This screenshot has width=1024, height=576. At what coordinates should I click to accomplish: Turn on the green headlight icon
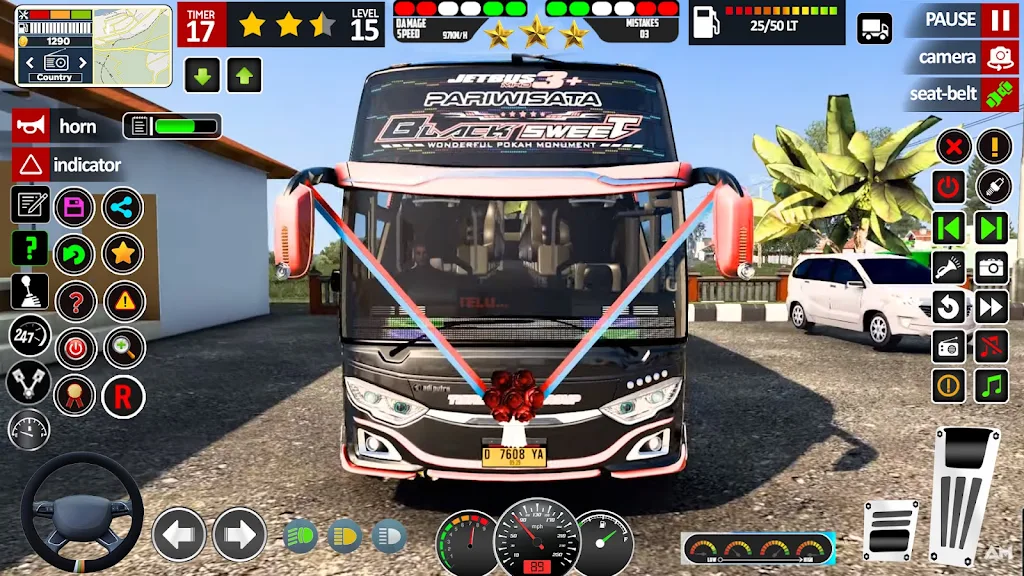[300, 536]
